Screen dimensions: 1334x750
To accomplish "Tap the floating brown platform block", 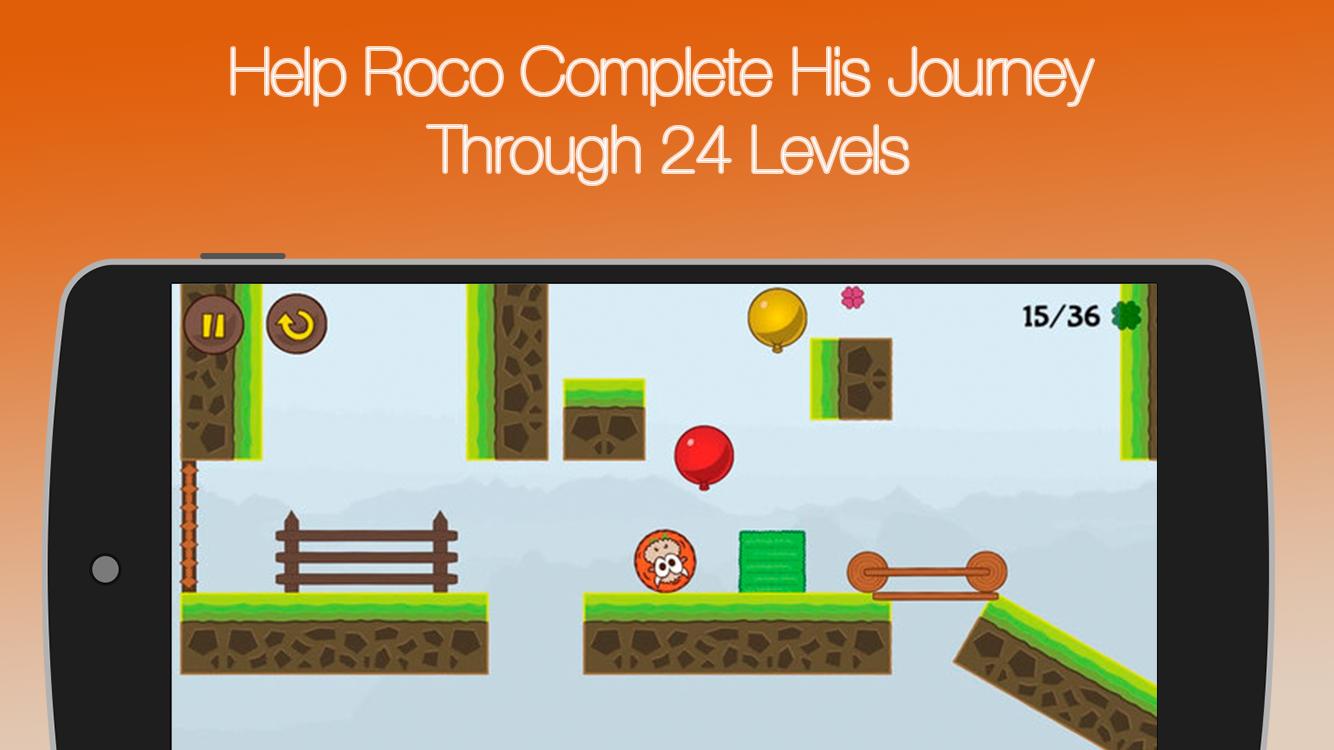I will 851,380.
